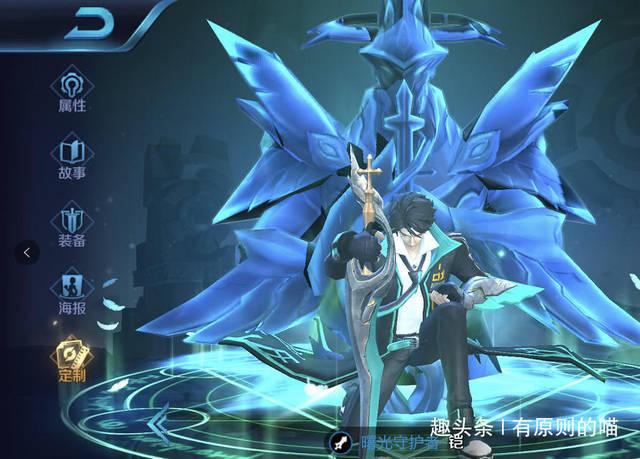Open the 属性 (Attributes) tab

(x=71, y=90)
